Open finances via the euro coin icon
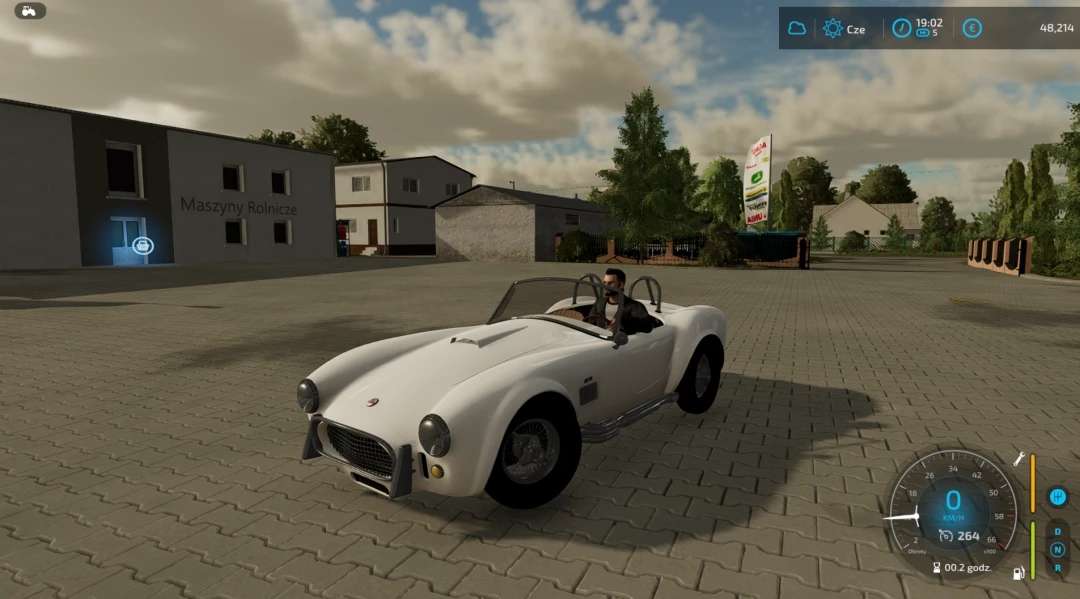 (971, 28)
